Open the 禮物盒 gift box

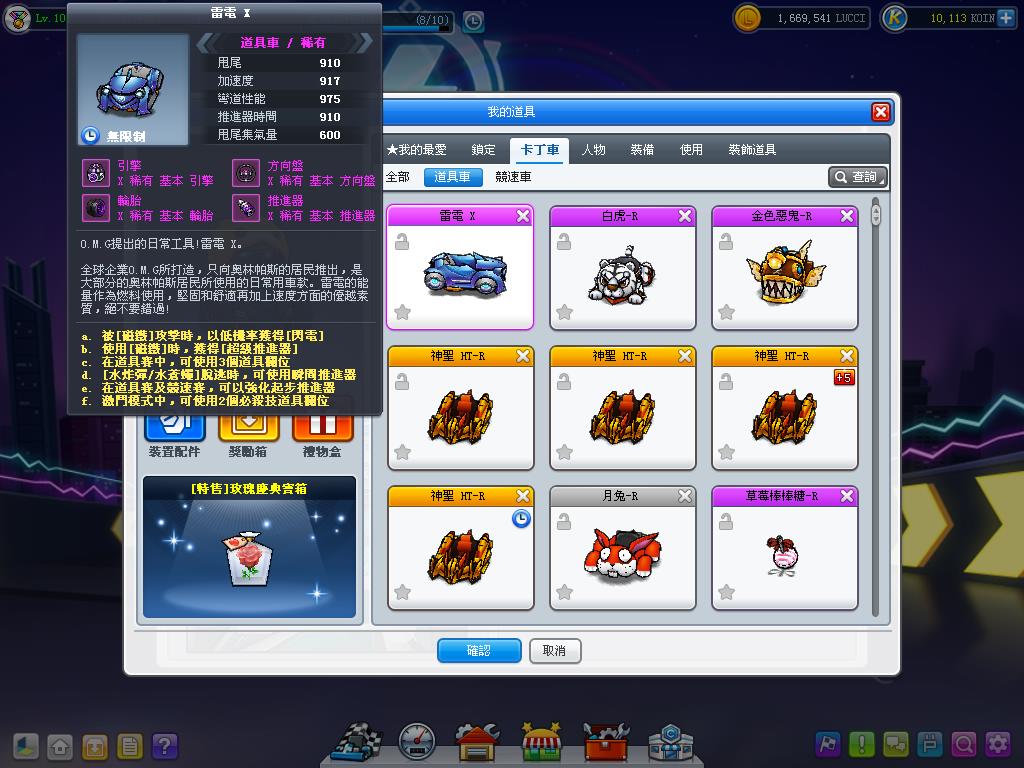(322, 431)
